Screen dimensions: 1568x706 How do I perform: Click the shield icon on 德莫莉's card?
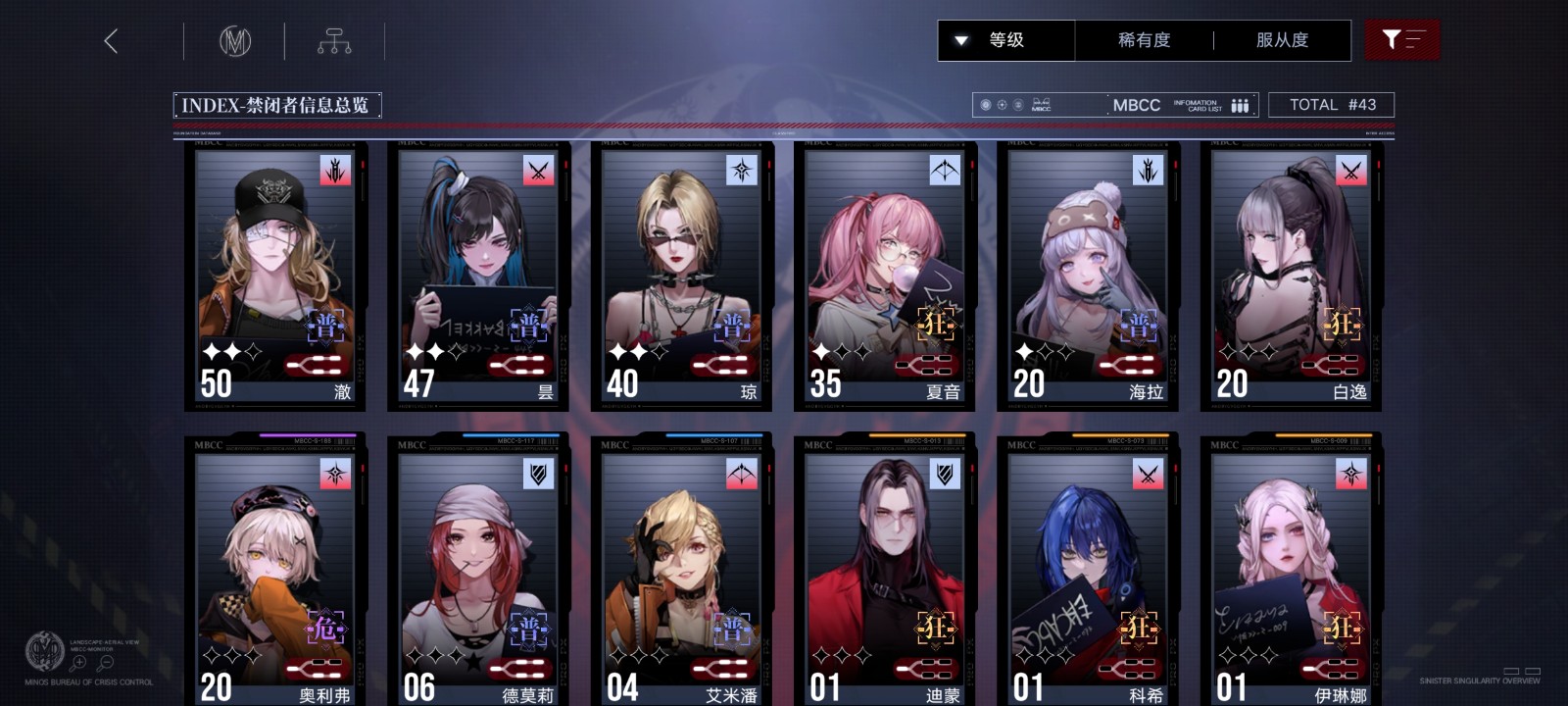pos(537,476)
